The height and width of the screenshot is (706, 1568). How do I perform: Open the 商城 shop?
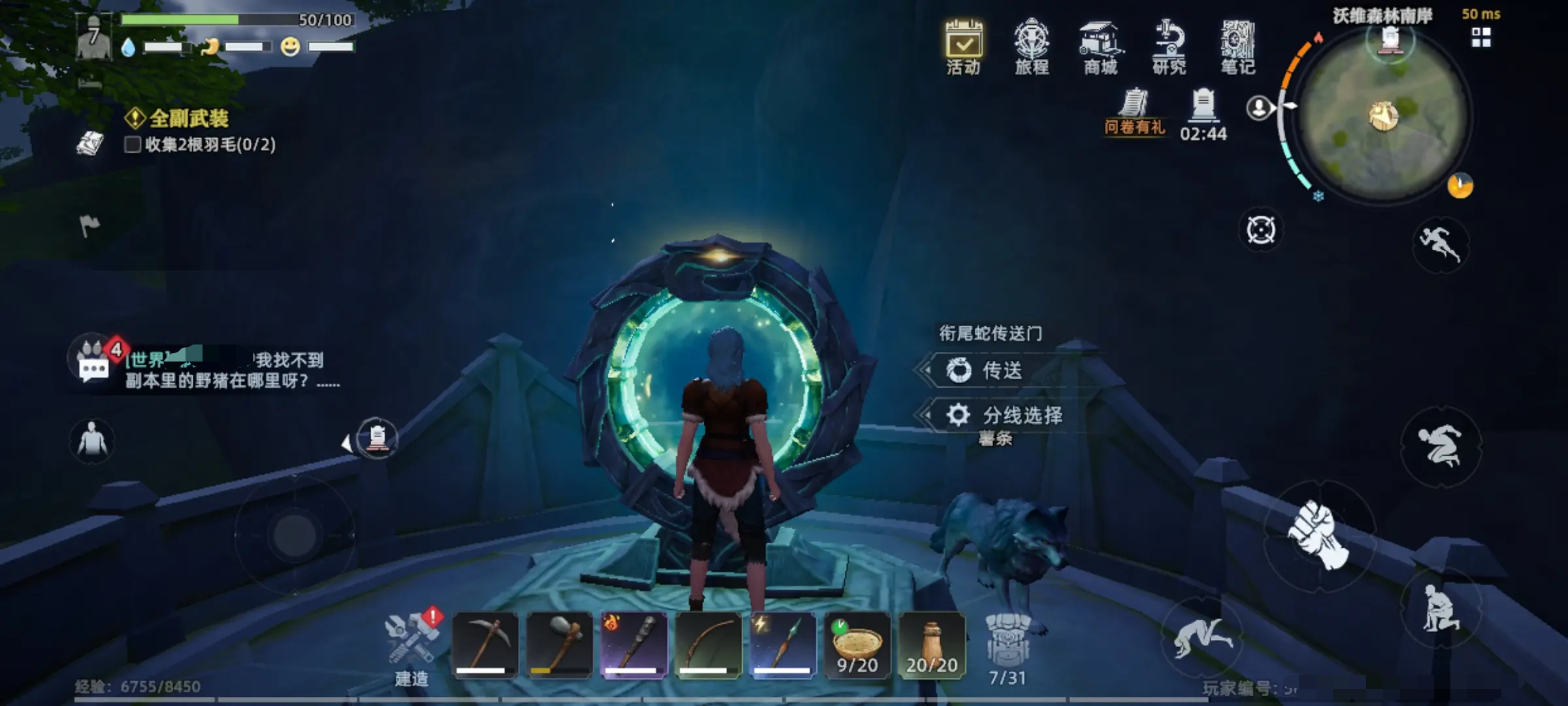coord(1101,47)
